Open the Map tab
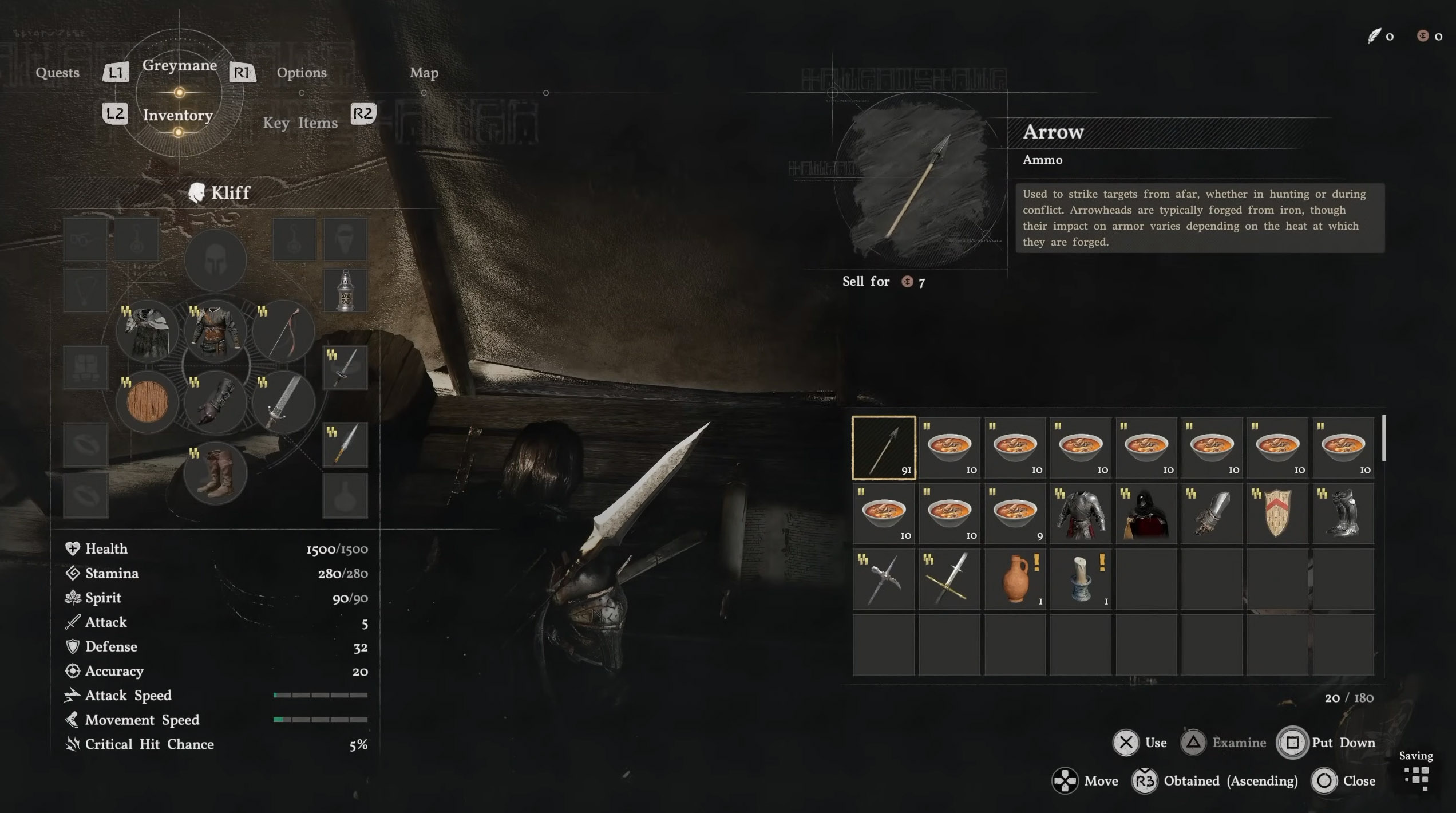This screenshot has height=813, width=1456. click(x=424, y=73)
